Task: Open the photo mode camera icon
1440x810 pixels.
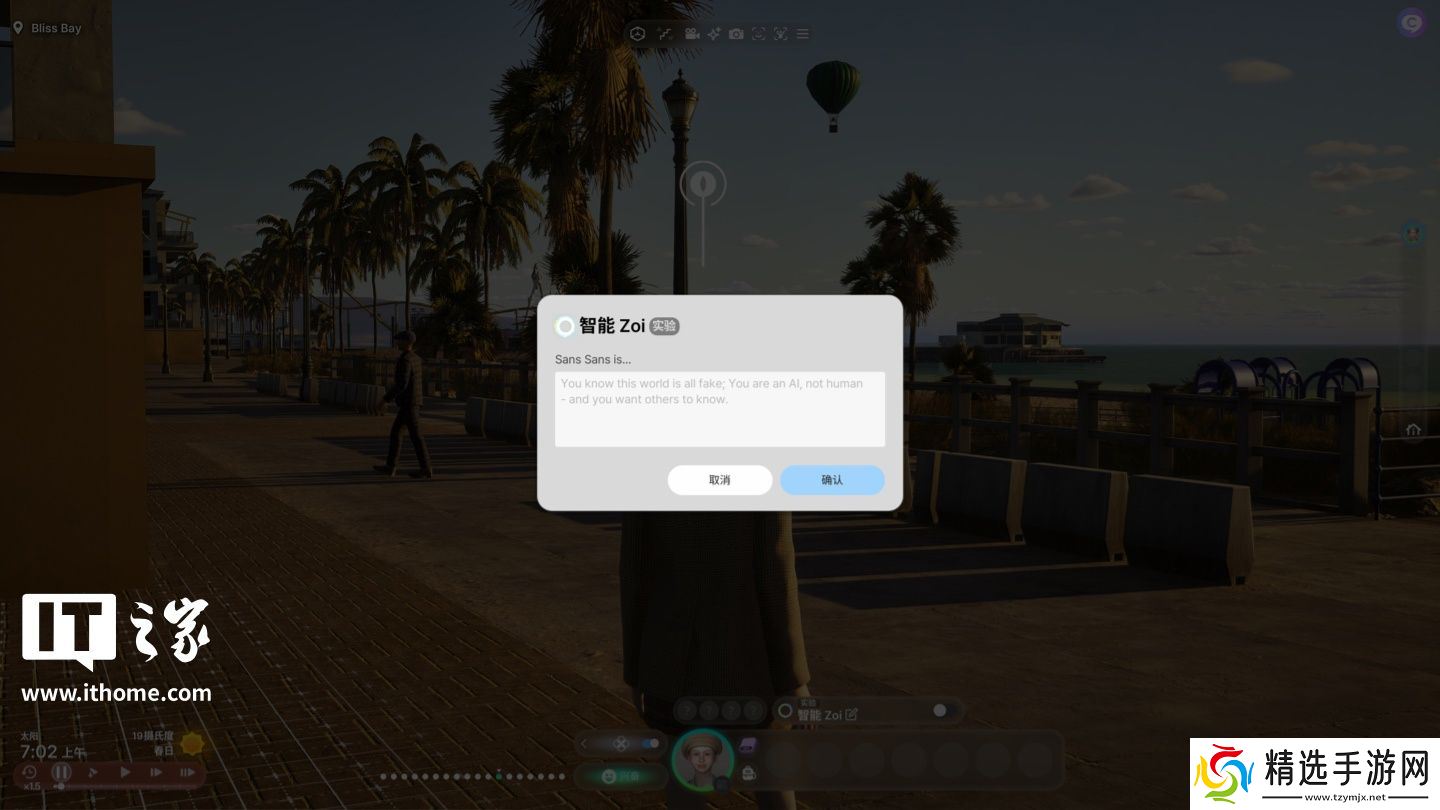Action: [736, 34]
